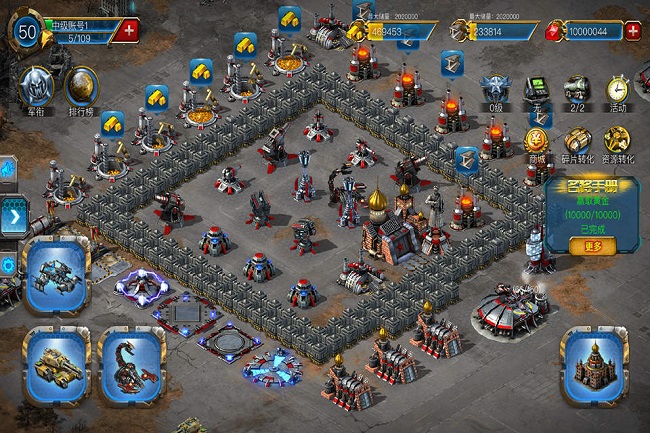
Task: Select the grey mech unit button
Action: (x=55, y=275)
